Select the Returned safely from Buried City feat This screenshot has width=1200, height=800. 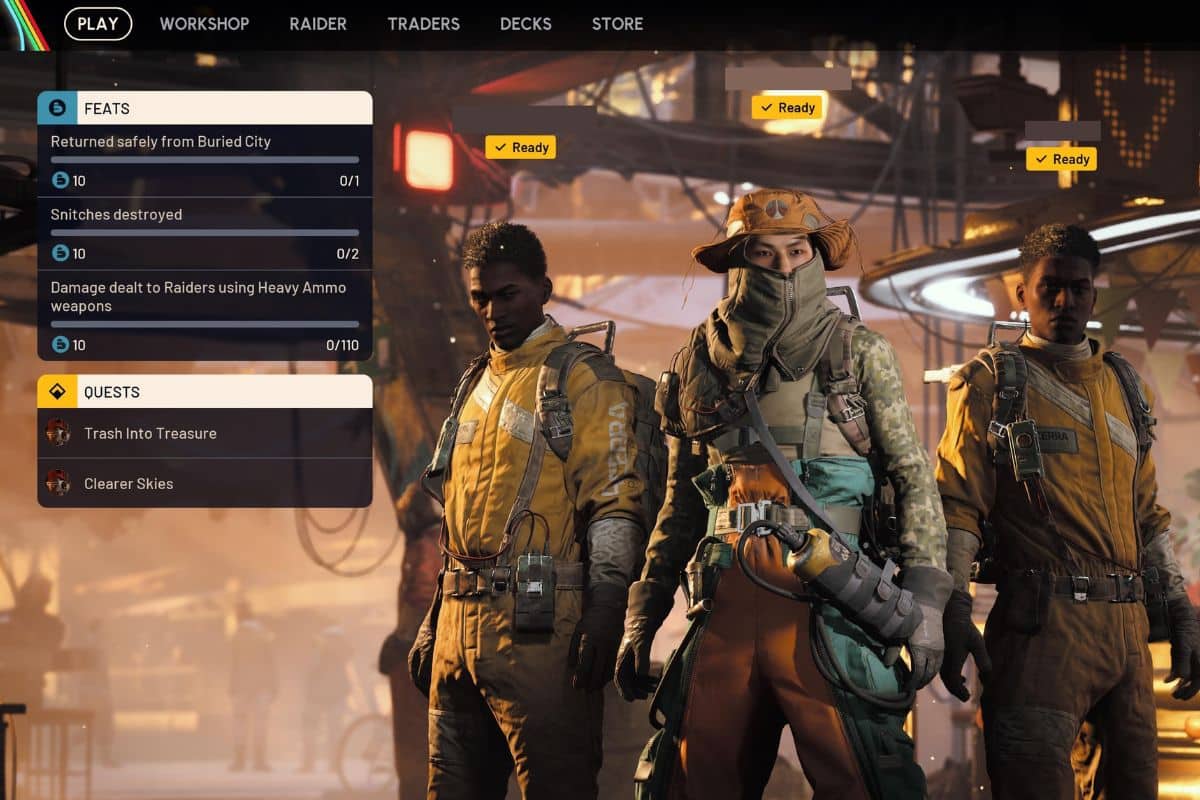205,160
